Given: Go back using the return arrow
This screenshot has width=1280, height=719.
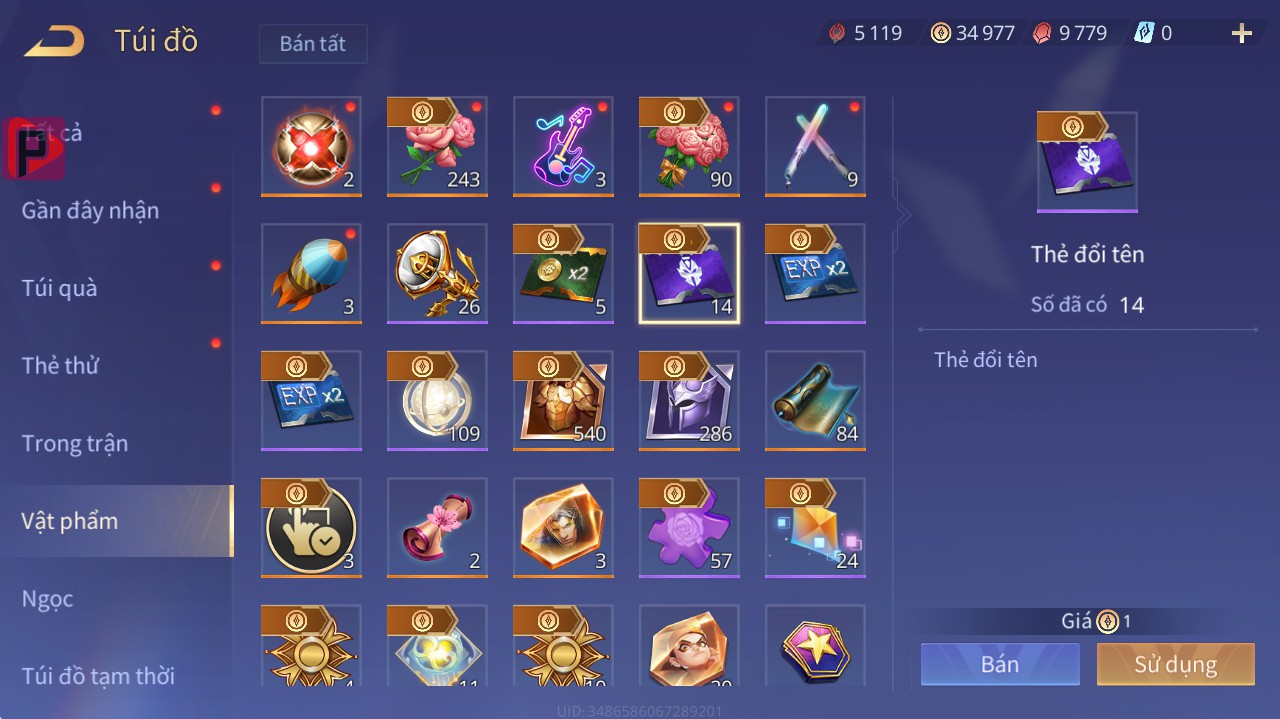Looking at the screenshot, I should 54,42.
